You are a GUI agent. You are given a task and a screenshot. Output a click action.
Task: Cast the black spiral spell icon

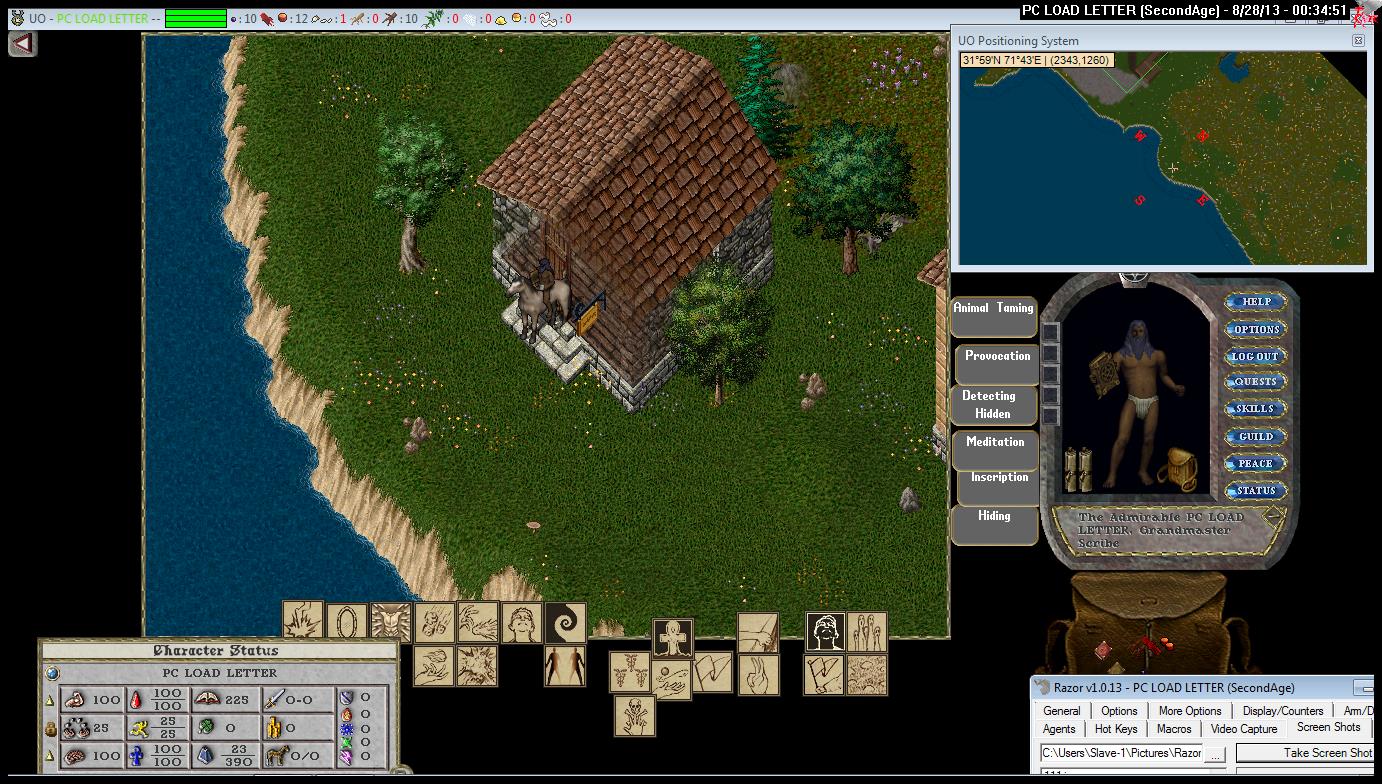pos(565,622)
